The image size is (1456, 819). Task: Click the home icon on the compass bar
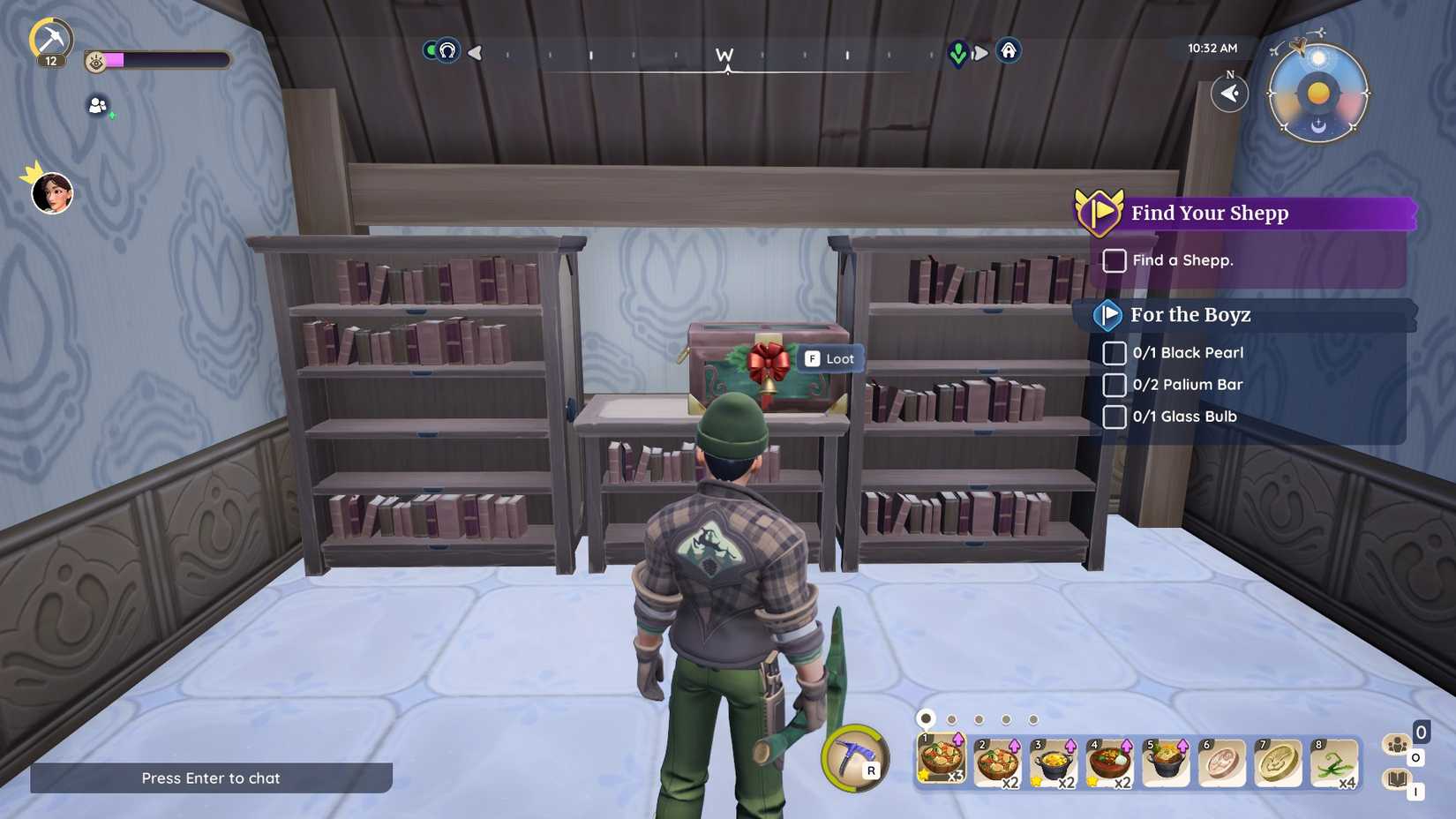[x=1009, y=52]
